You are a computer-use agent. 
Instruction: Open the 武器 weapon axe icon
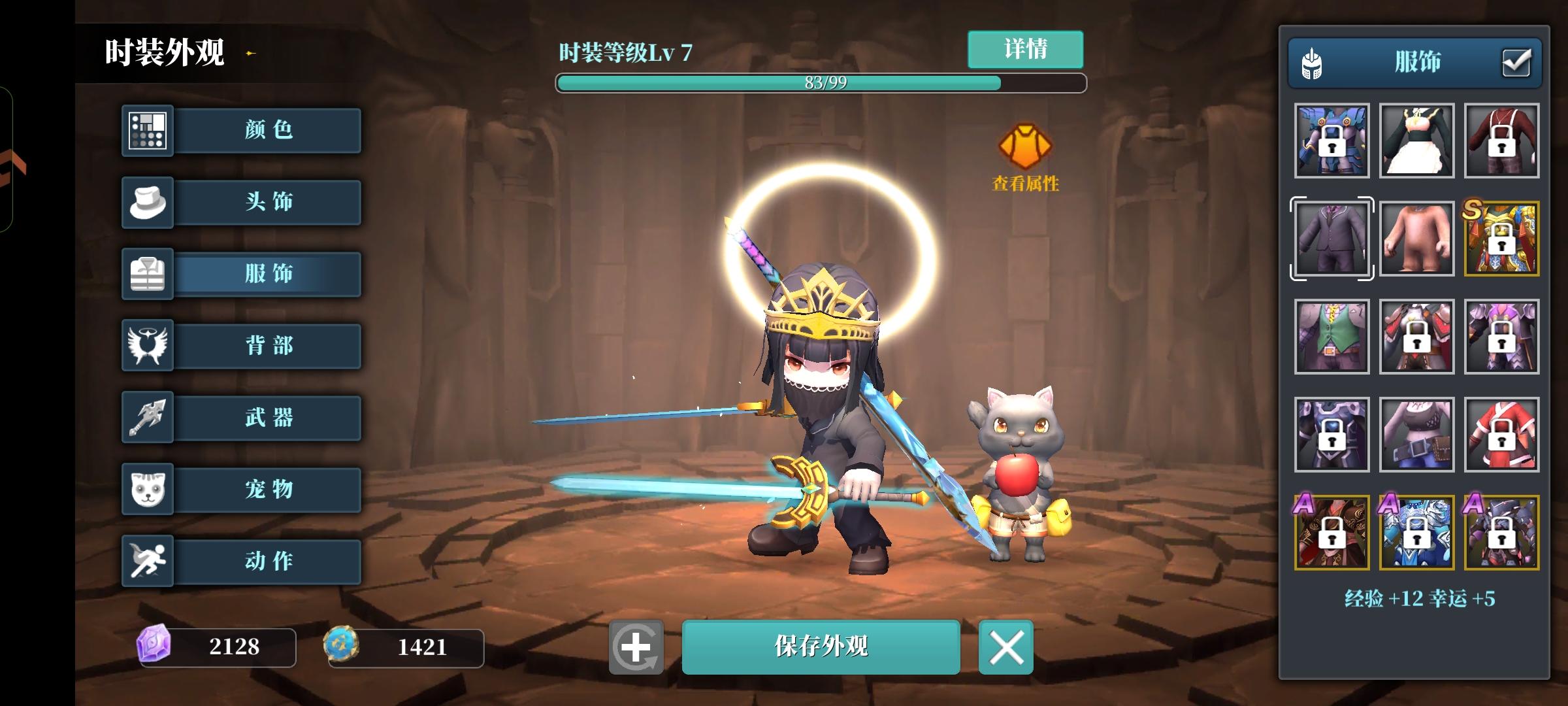point(147,418)
